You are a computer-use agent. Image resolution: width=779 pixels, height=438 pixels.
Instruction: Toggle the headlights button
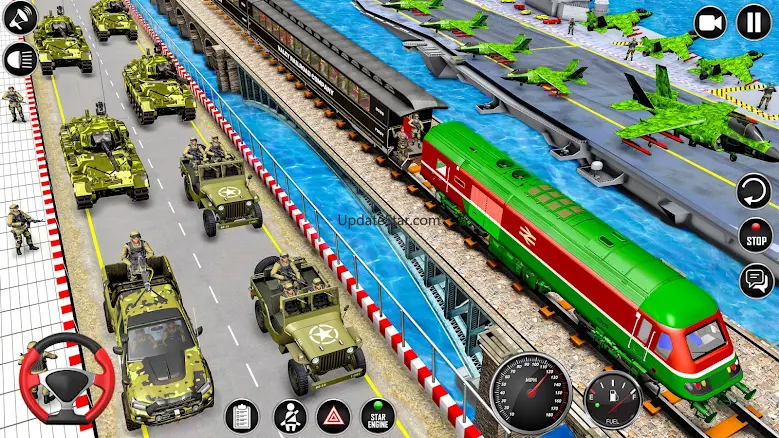coord(19,57)
